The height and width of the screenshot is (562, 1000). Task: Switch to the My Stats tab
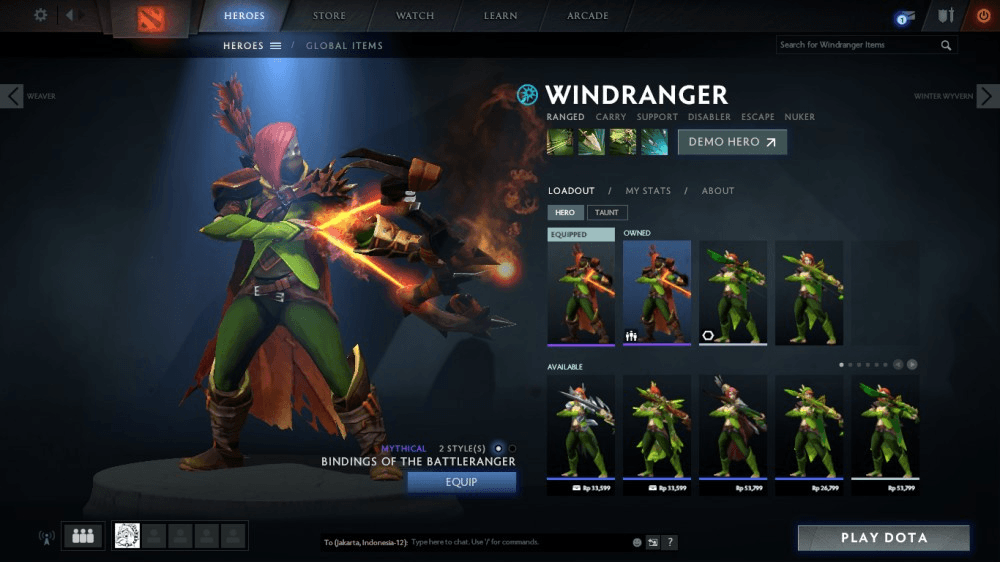click(648, 191)
